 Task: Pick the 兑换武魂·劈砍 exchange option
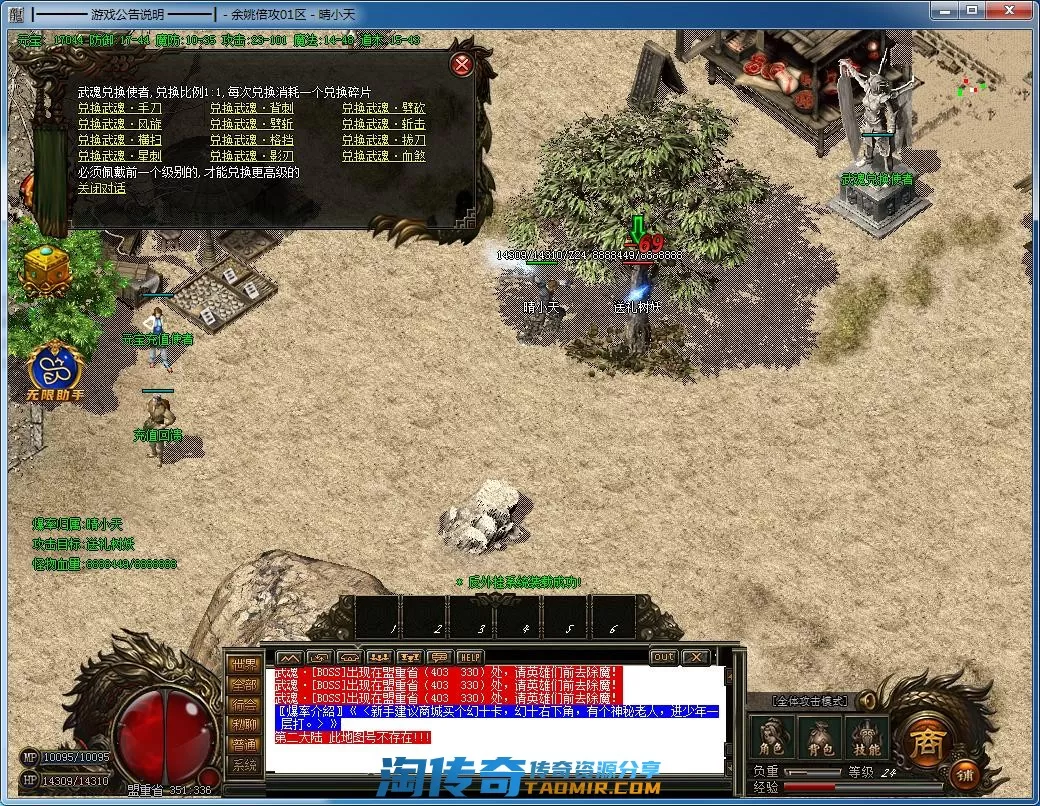coord(383,108)
